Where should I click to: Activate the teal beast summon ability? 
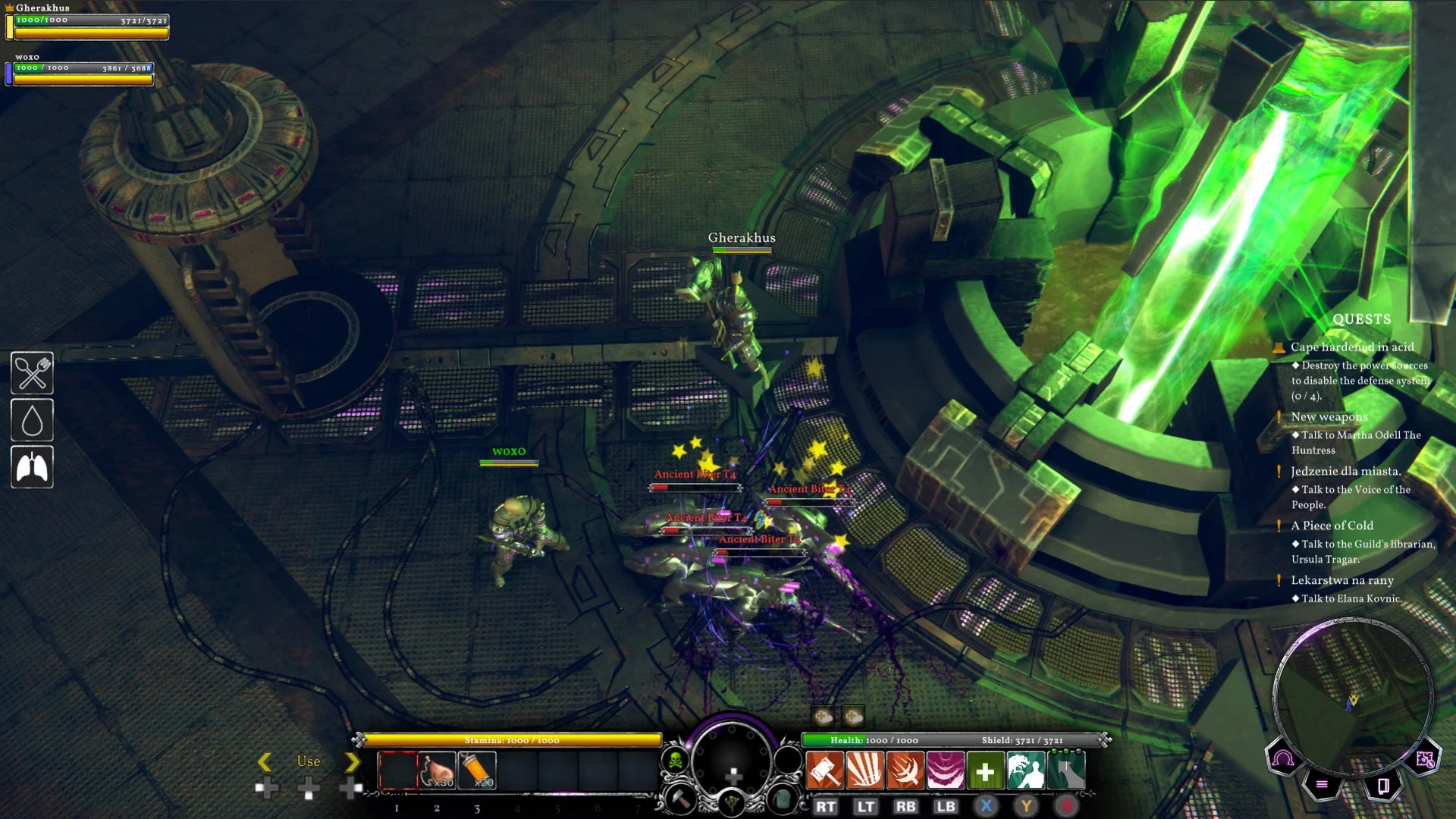[x=1025, y=771]
